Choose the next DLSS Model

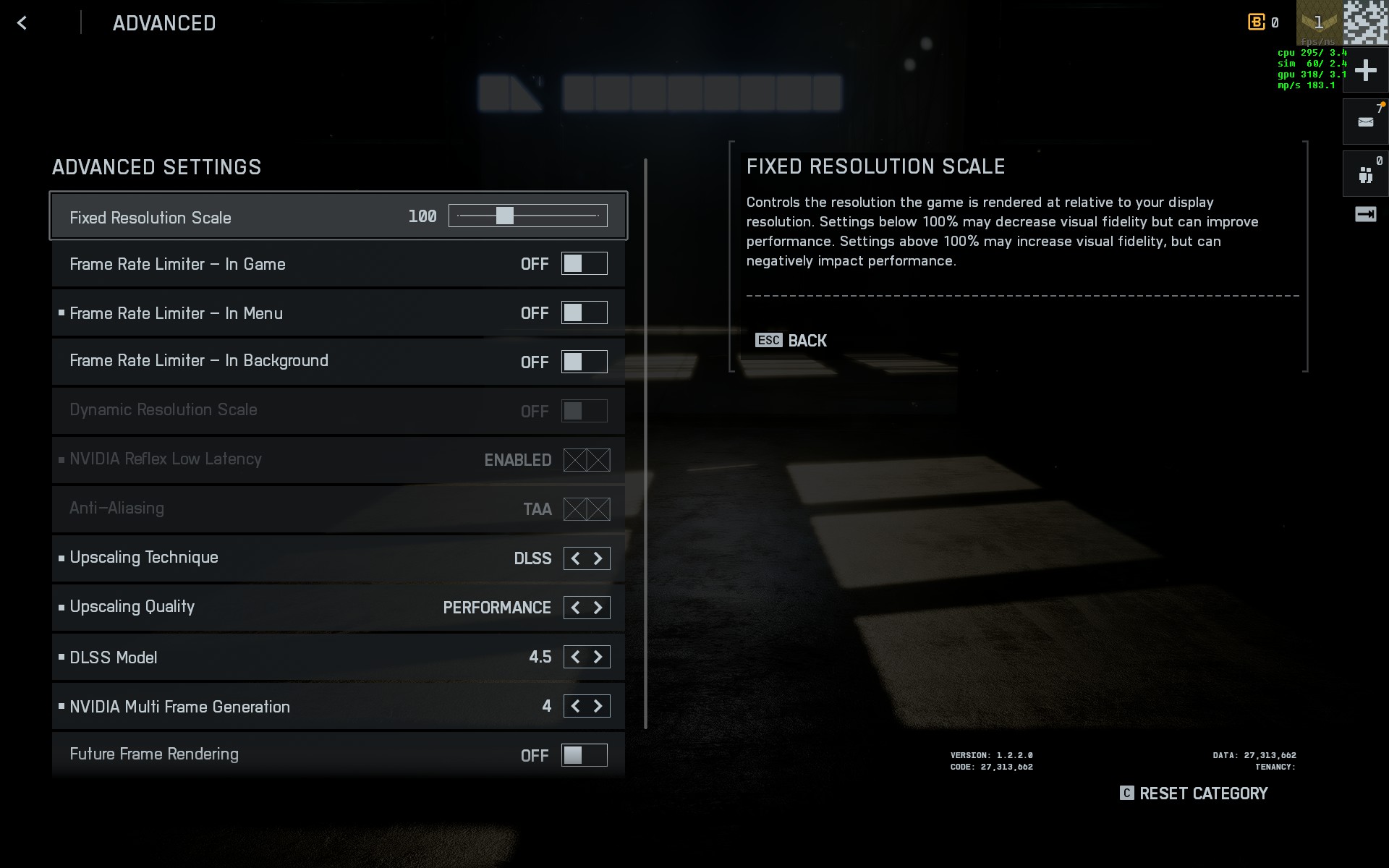click(598, 657)
